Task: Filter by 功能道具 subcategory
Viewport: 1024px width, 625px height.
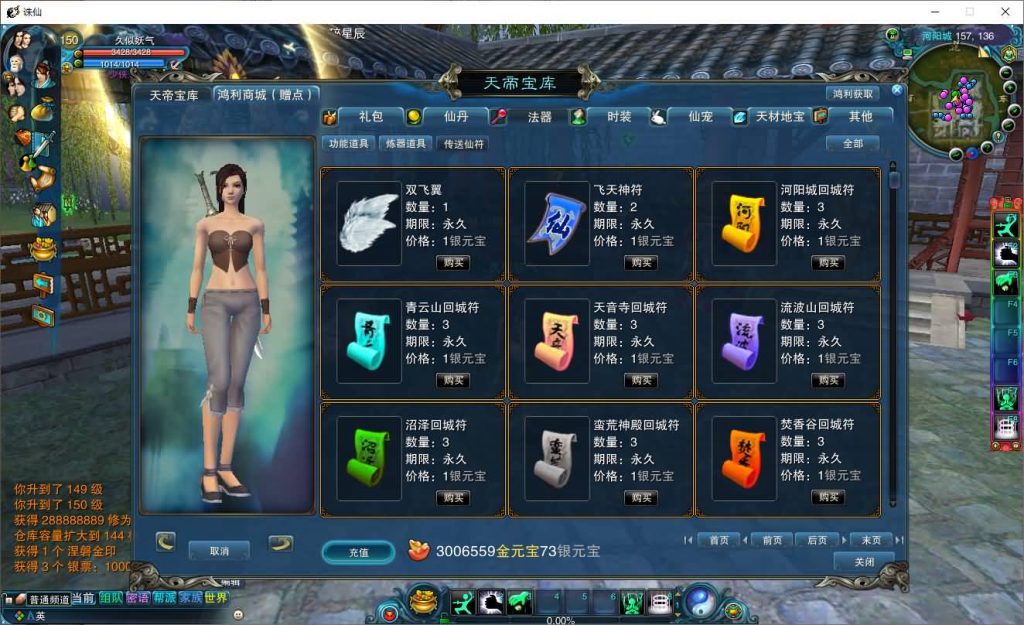Action: 349,144
